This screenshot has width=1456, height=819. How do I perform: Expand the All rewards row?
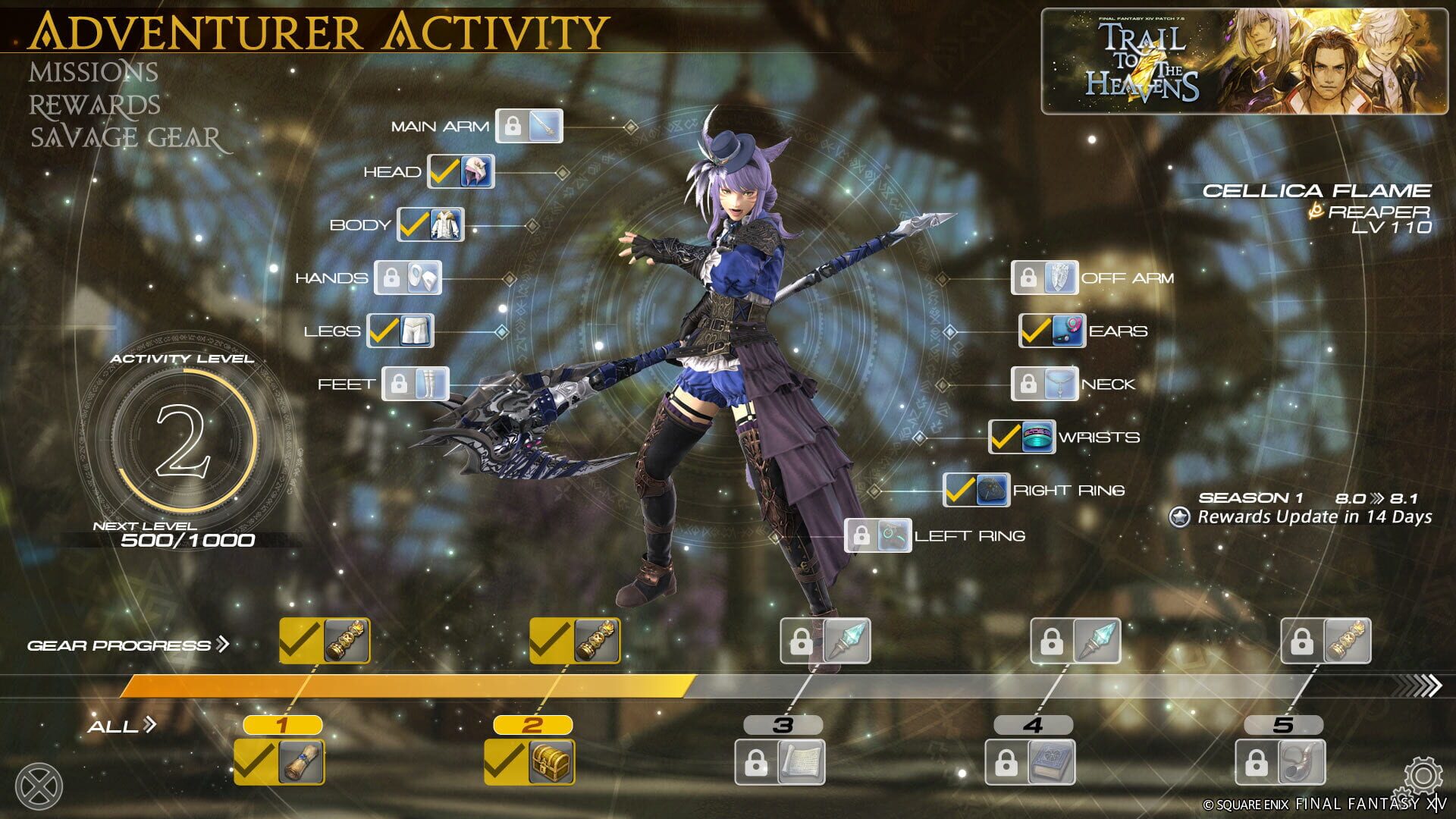click(149, 724)
